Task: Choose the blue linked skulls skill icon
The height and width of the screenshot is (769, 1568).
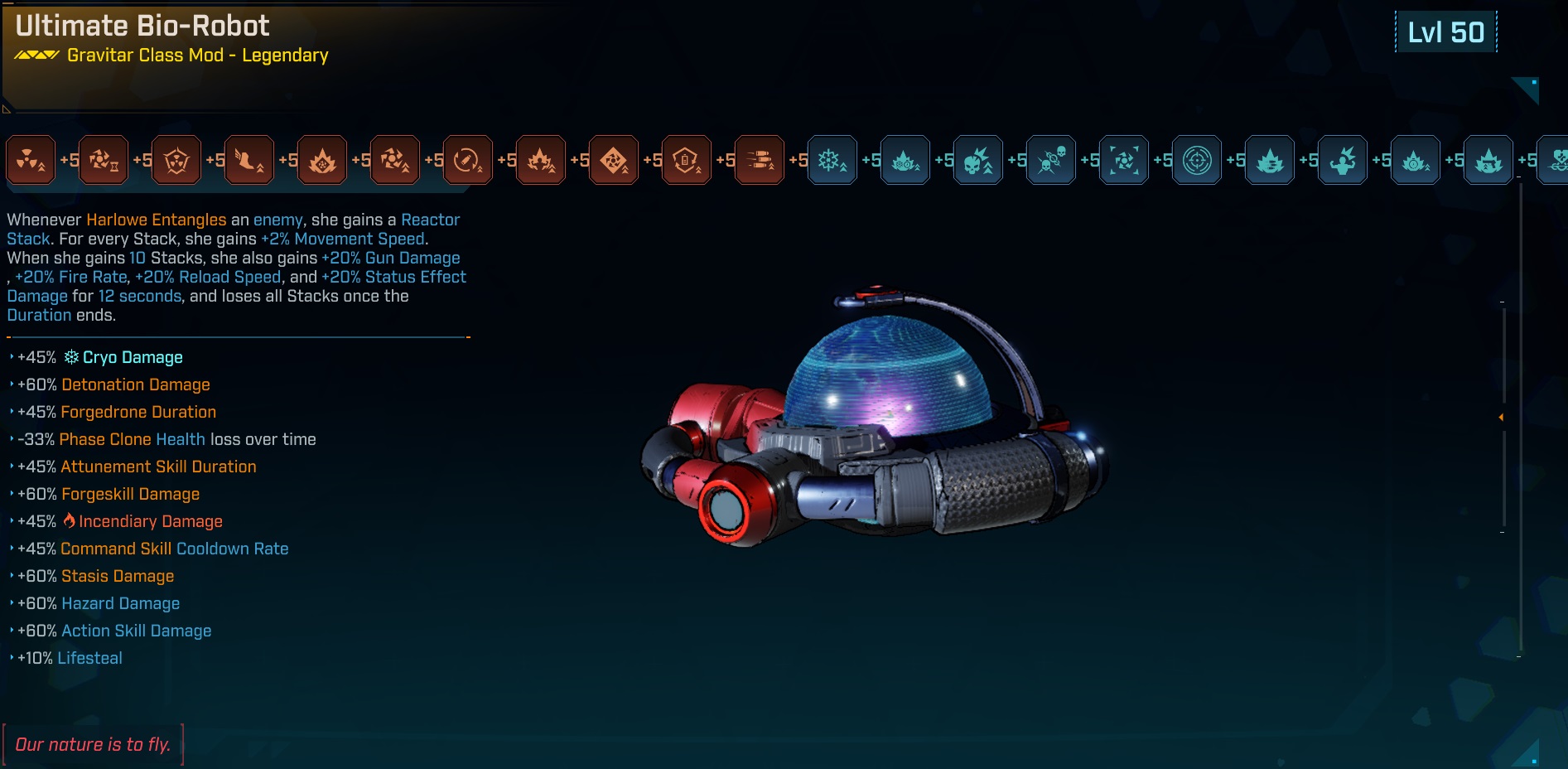Action: click(x=1051, y=160)
